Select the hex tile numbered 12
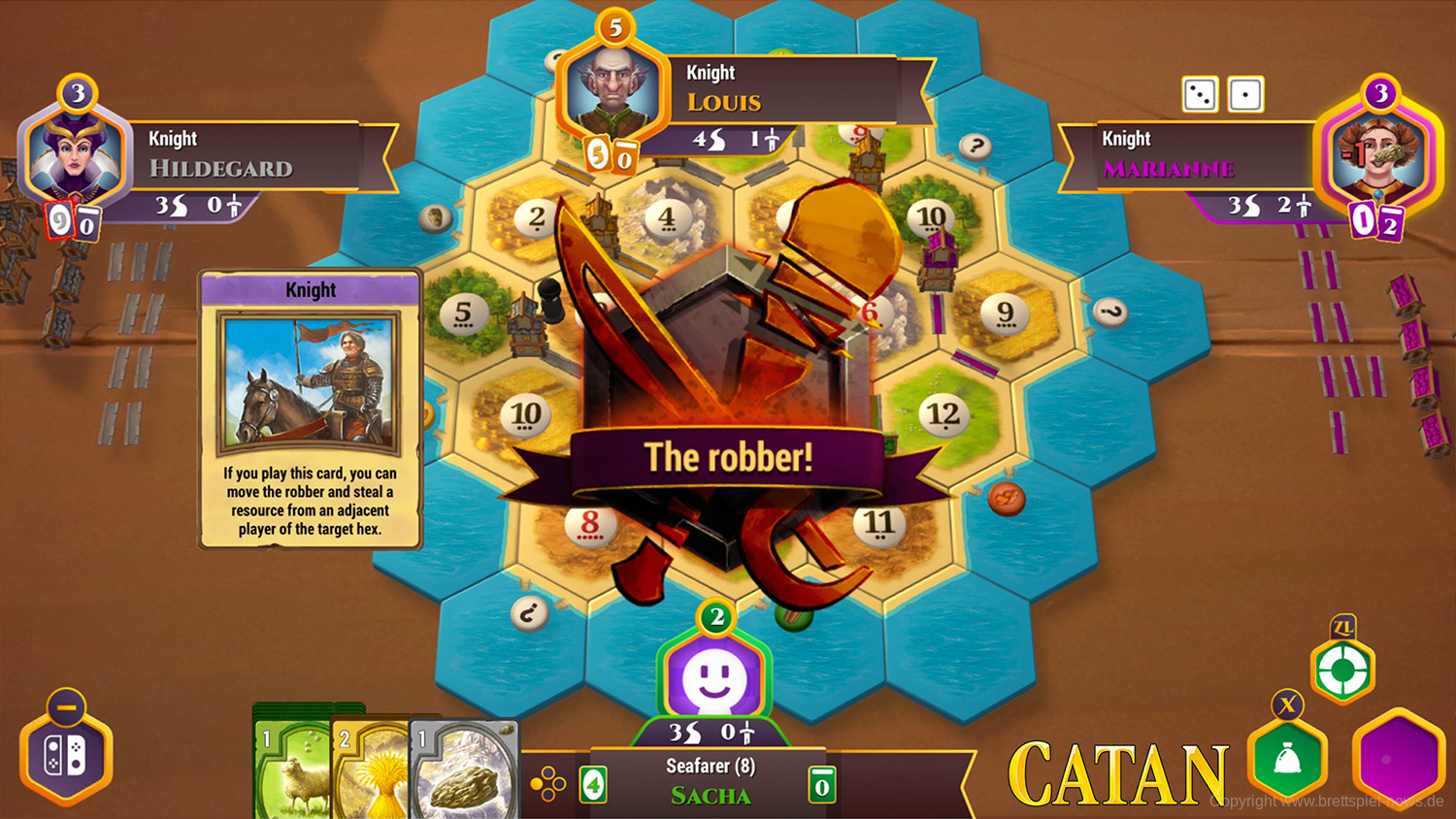 [943, 415]
